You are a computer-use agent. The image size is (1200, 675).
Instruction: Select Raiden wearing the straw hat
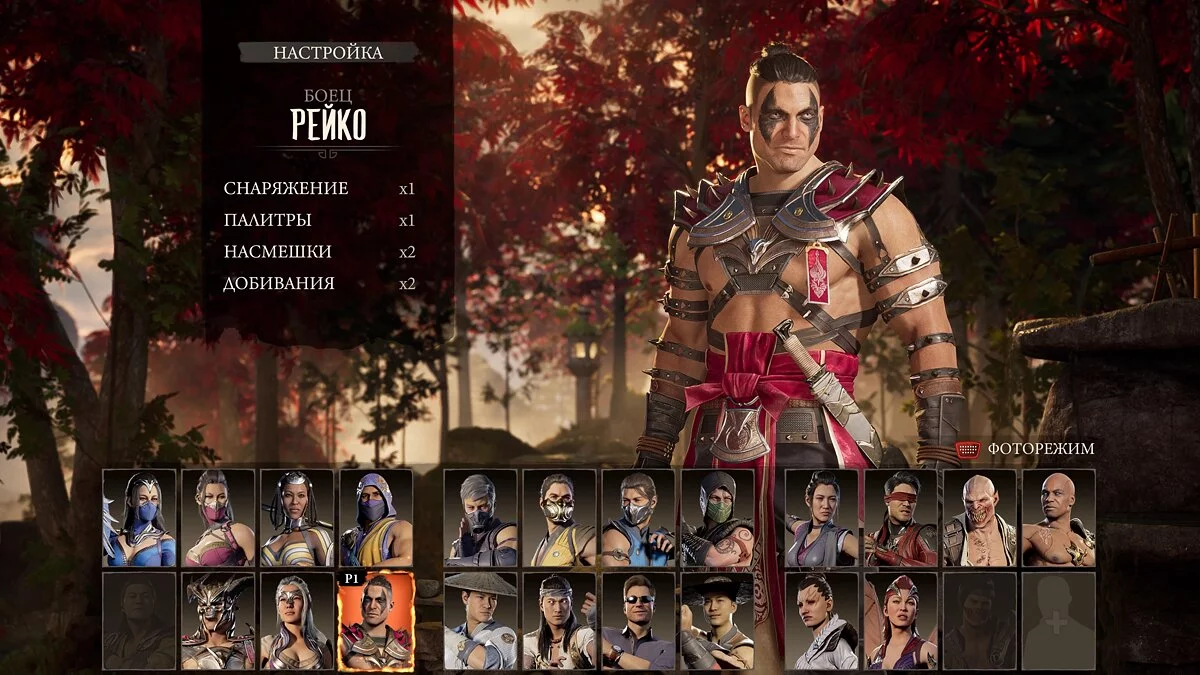click(x=480, y=621)
